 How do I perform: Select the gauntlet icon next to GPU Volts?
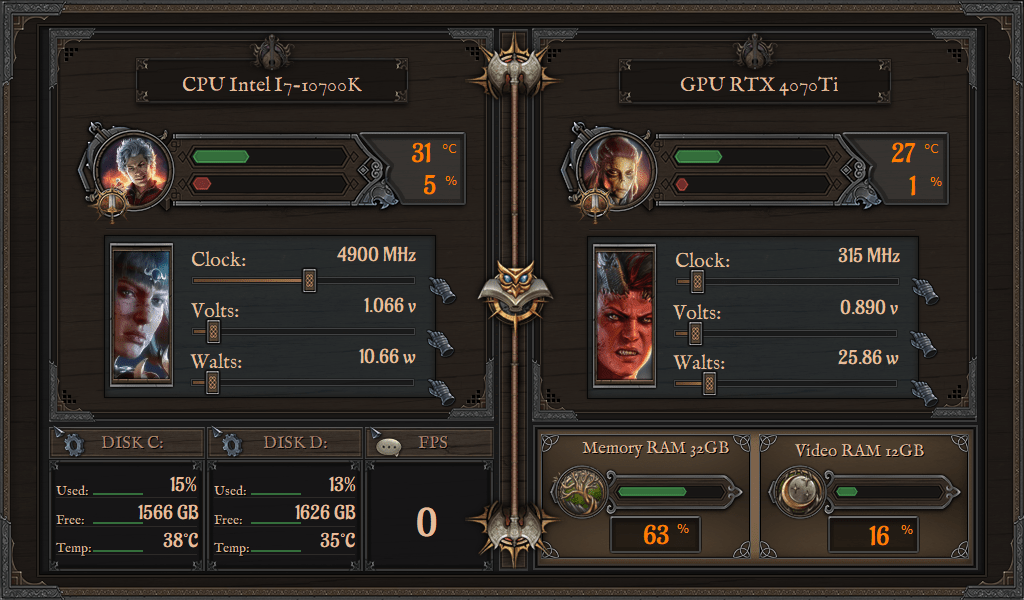925,341
